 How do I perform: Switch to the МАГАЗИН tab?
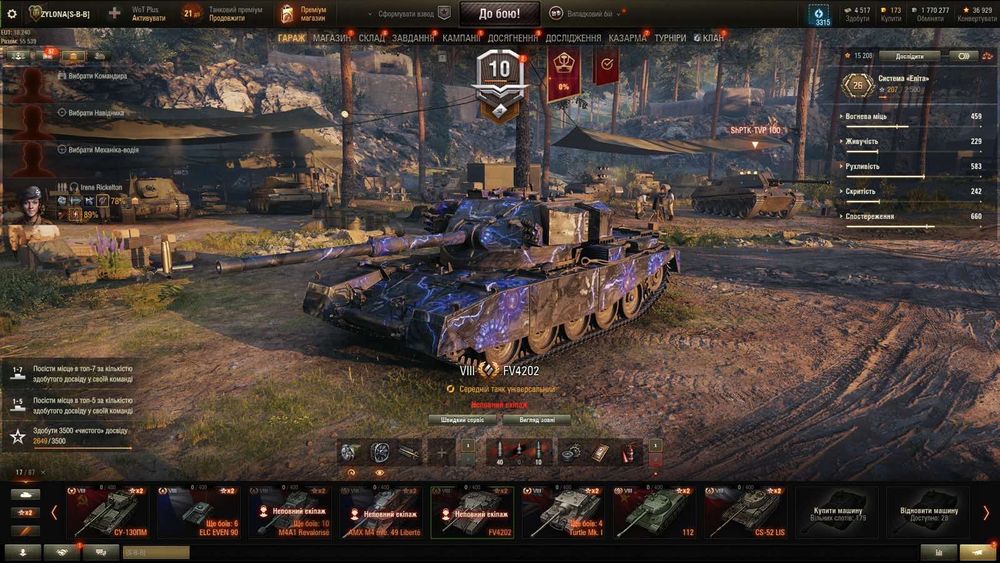click(331, 38)
